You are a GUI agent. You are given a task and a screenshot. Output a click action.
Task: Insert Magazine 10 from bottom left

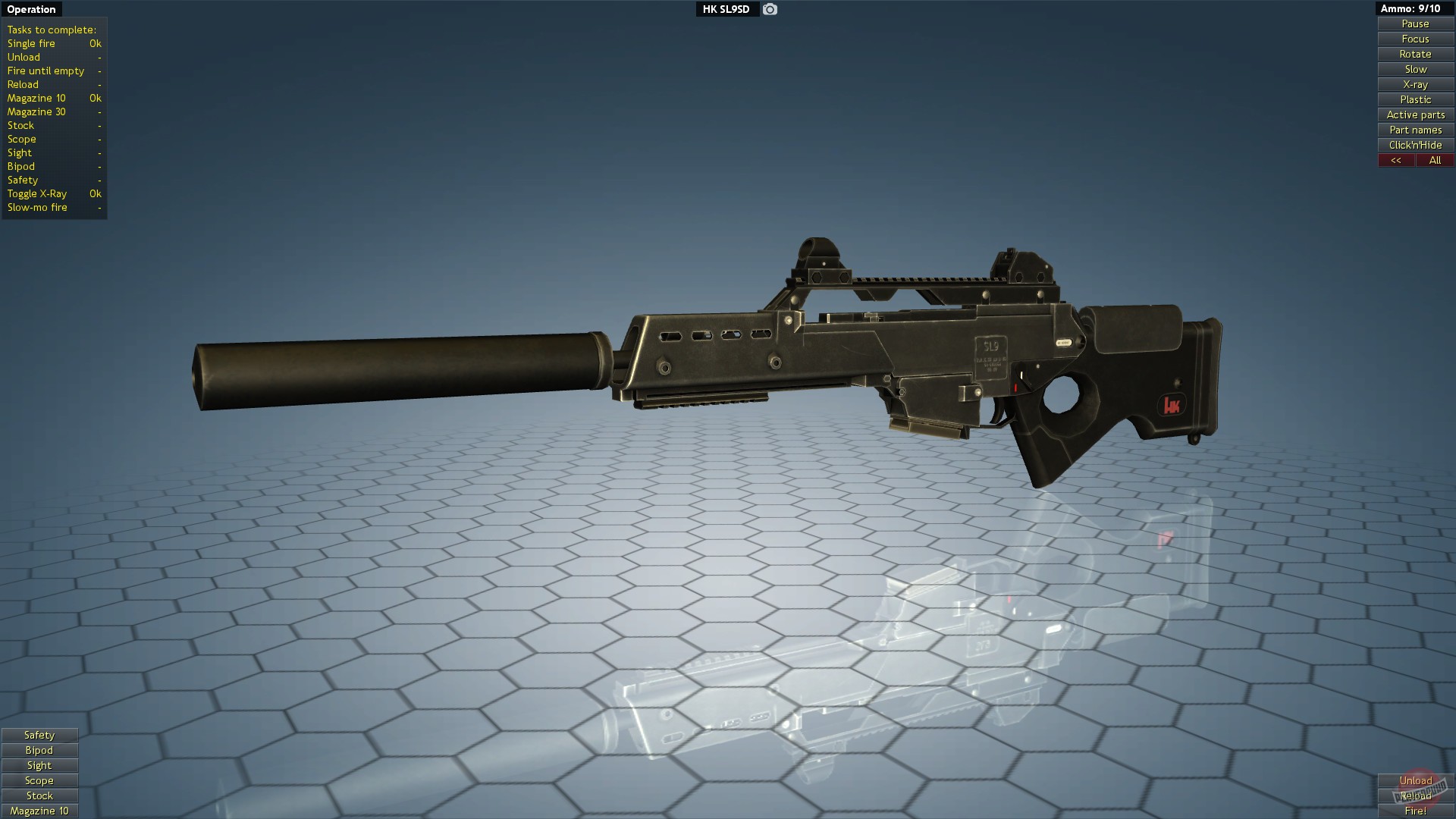[39, 811]
